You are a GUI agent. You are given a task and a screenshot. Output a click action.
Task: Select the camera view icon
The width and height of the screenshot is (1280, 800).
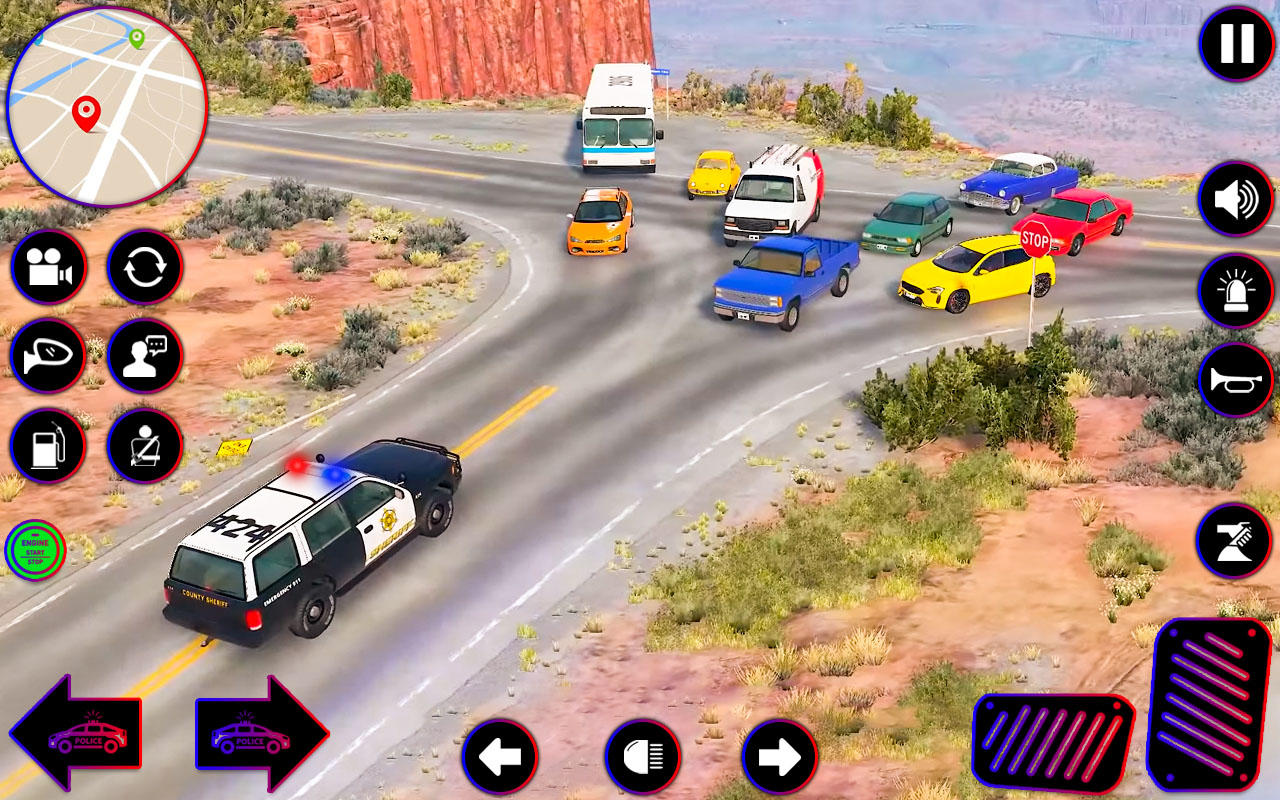(x=47, y=268)
